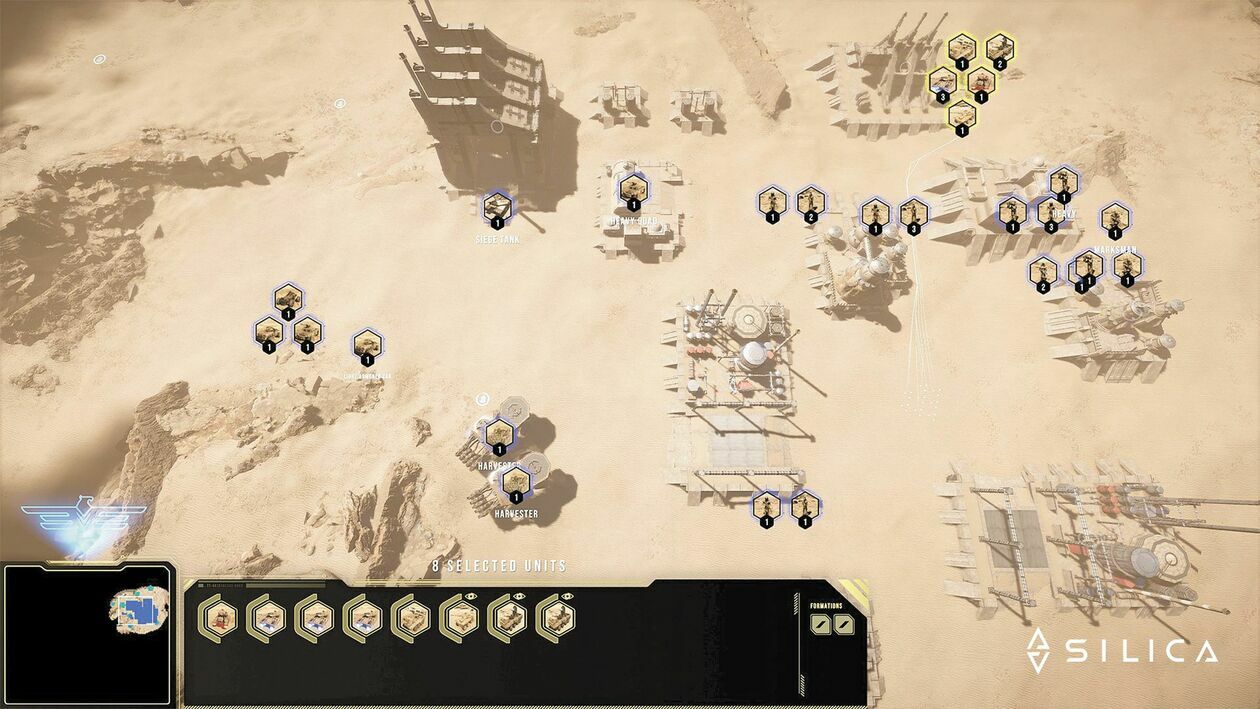Select the Siege Tank unit marker
The height and width of the screenshot is (709, 1260).
[498, 209]
